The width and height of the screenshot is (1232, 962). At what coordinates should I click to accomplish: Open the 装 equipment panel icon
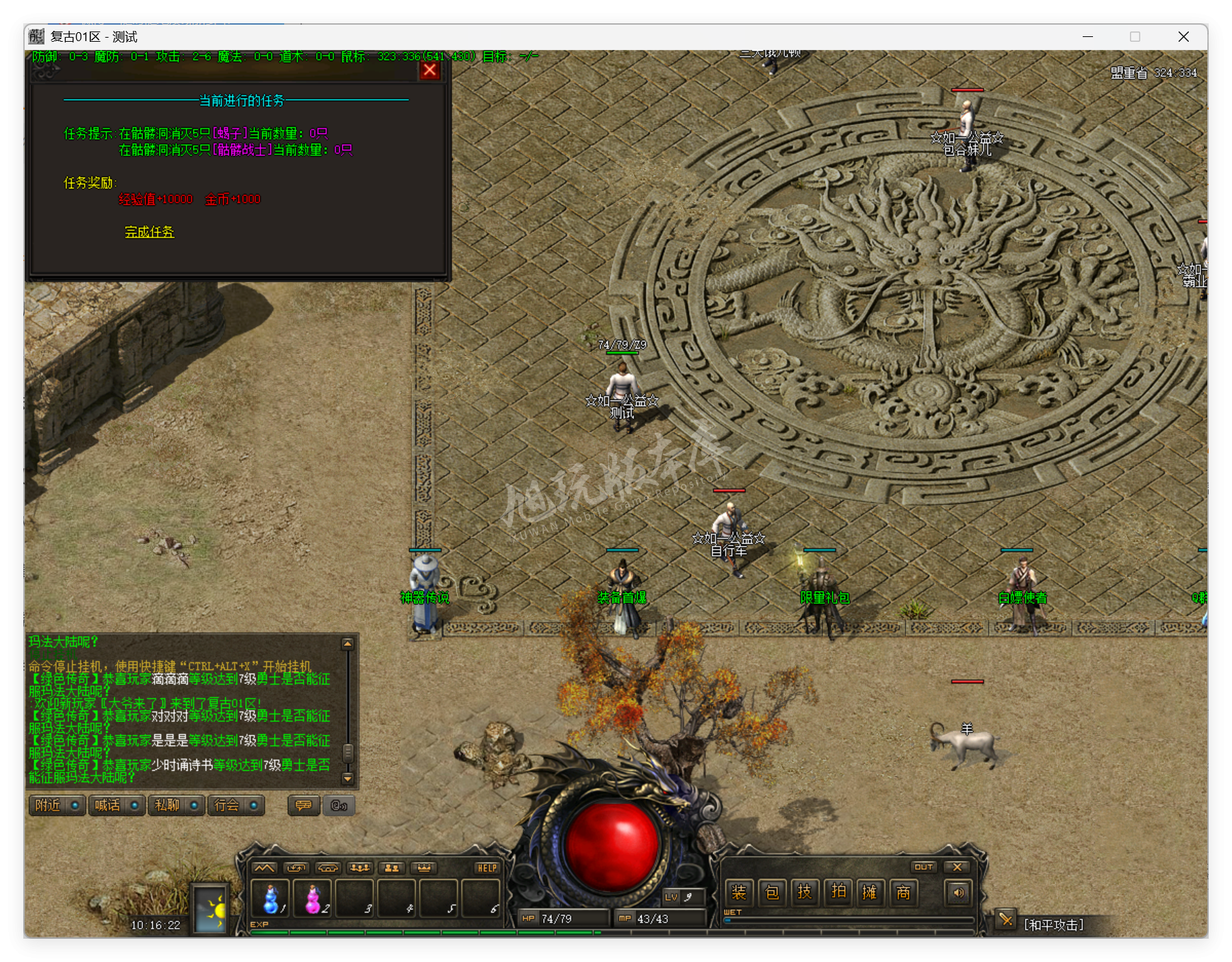[x=740, y=892]
